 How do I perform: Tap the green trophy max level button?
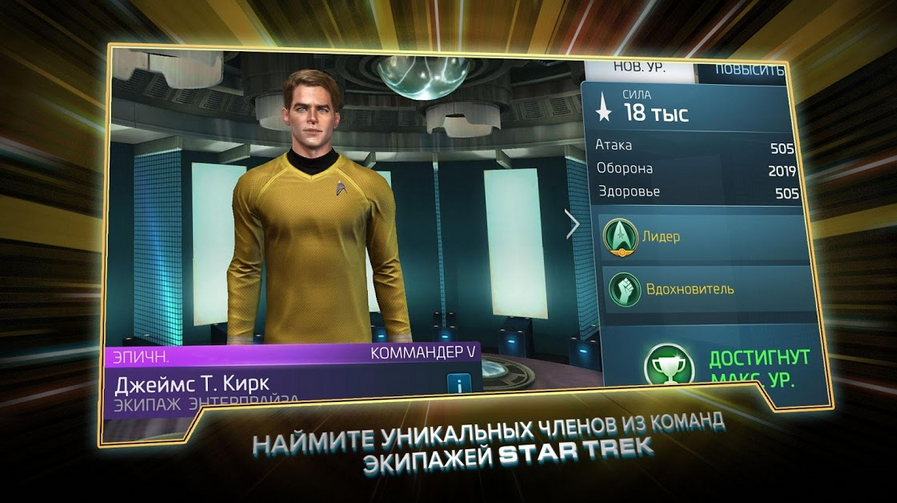click(x=669, y=365)
